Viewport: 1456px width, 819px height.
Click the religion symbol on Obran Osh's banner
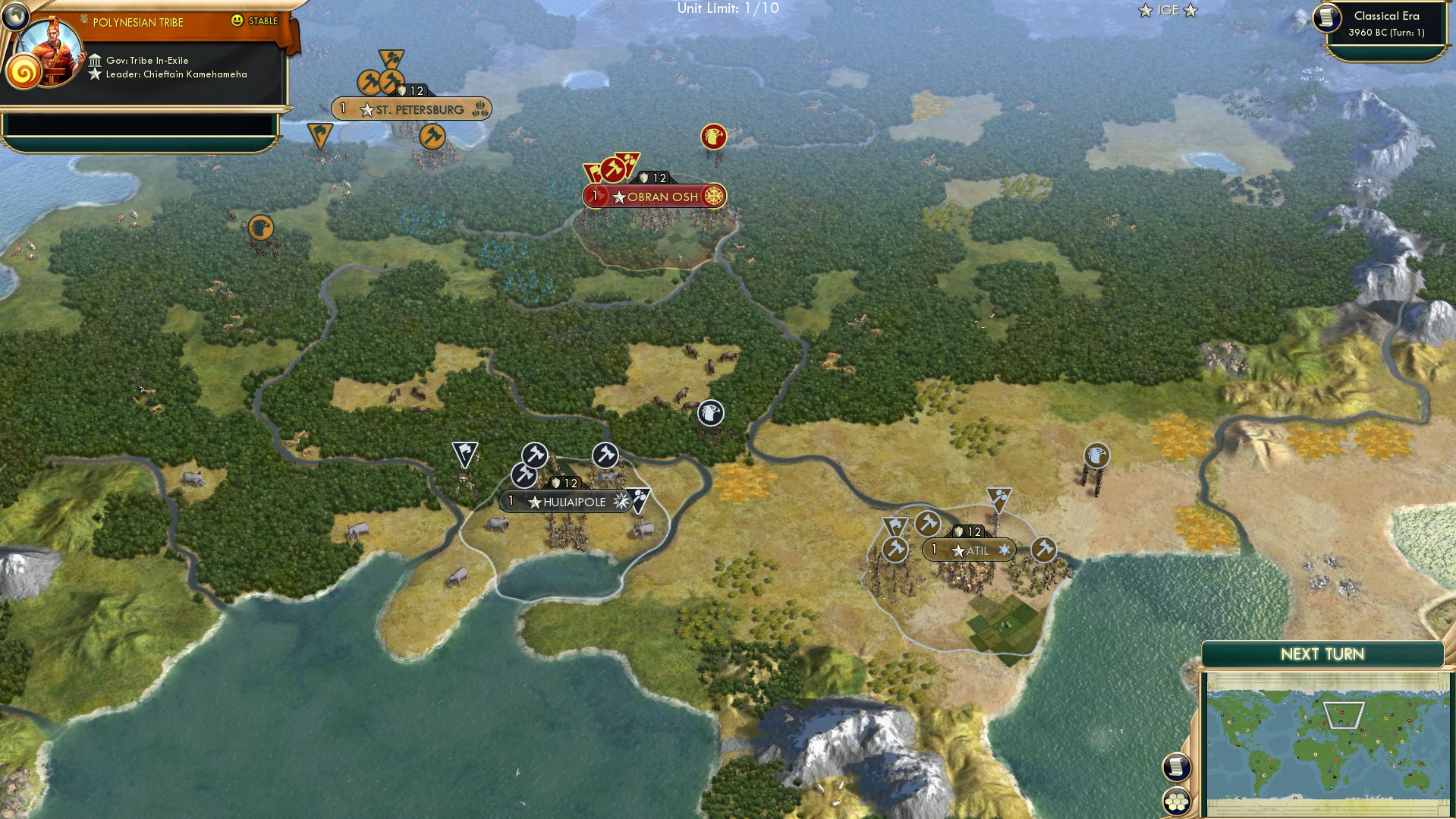pyautogui.click(x=714, y=195)
